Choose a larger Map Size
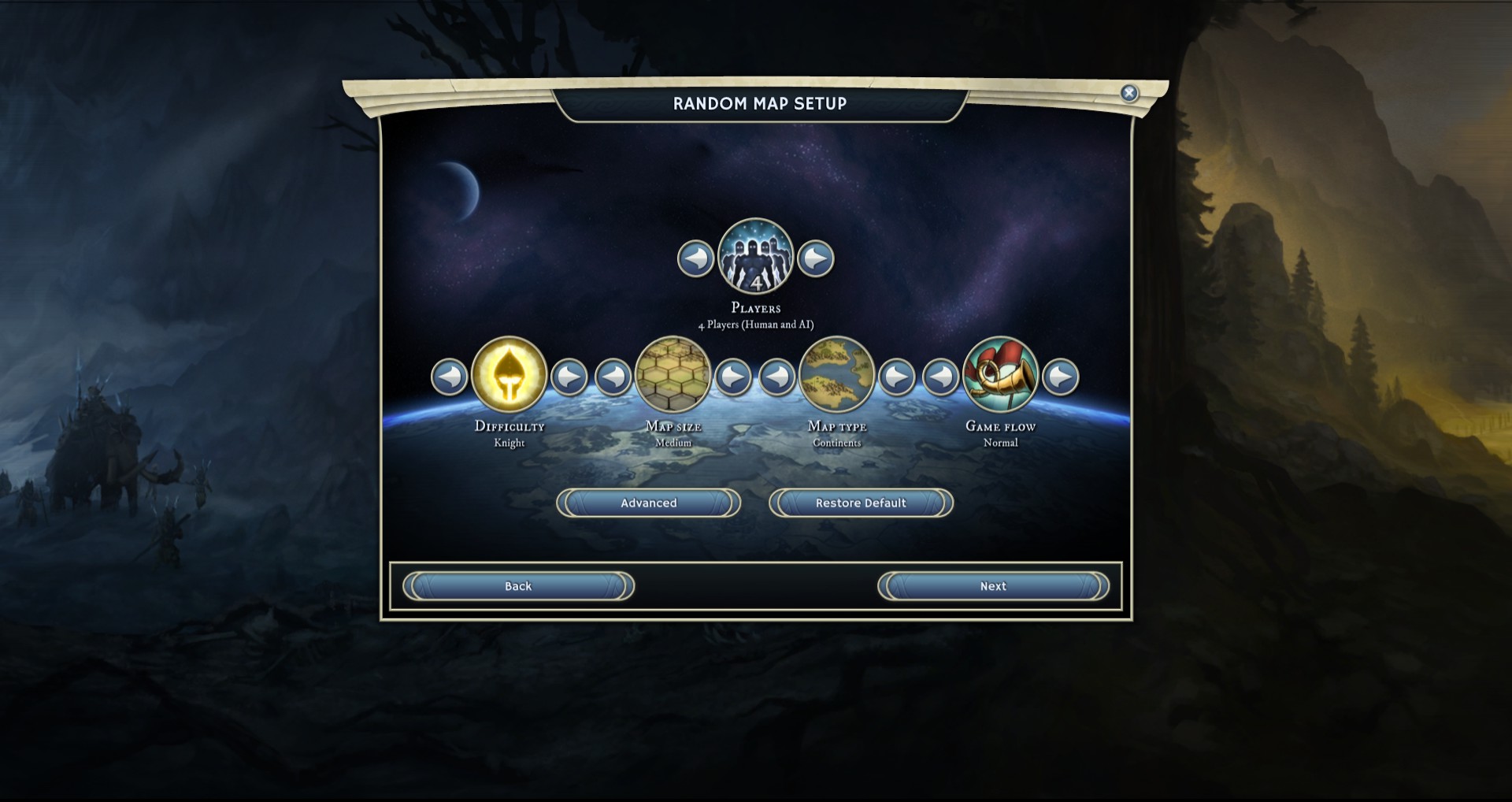The width and height of the screenshot is (1512, 802). pyautogui.click(x=733, y=377)
